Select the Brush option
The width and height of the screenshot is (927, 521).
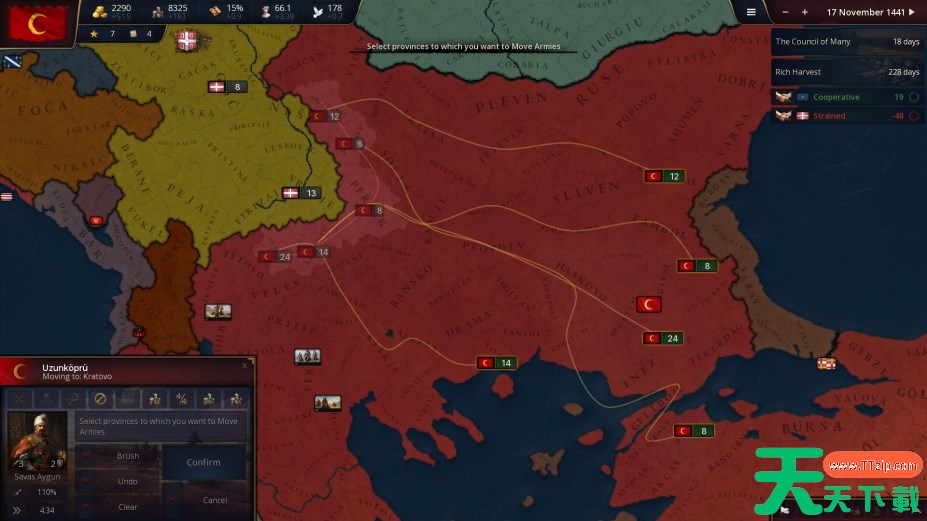[x=128, y=456]
